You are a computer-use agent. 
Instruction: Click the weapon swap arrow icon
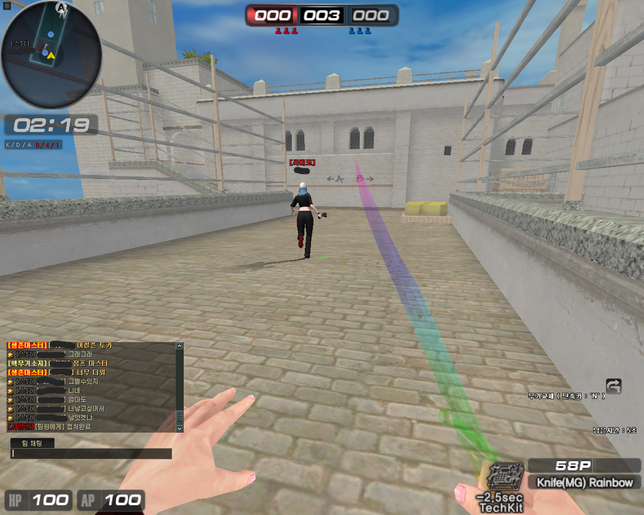(613, 385)
